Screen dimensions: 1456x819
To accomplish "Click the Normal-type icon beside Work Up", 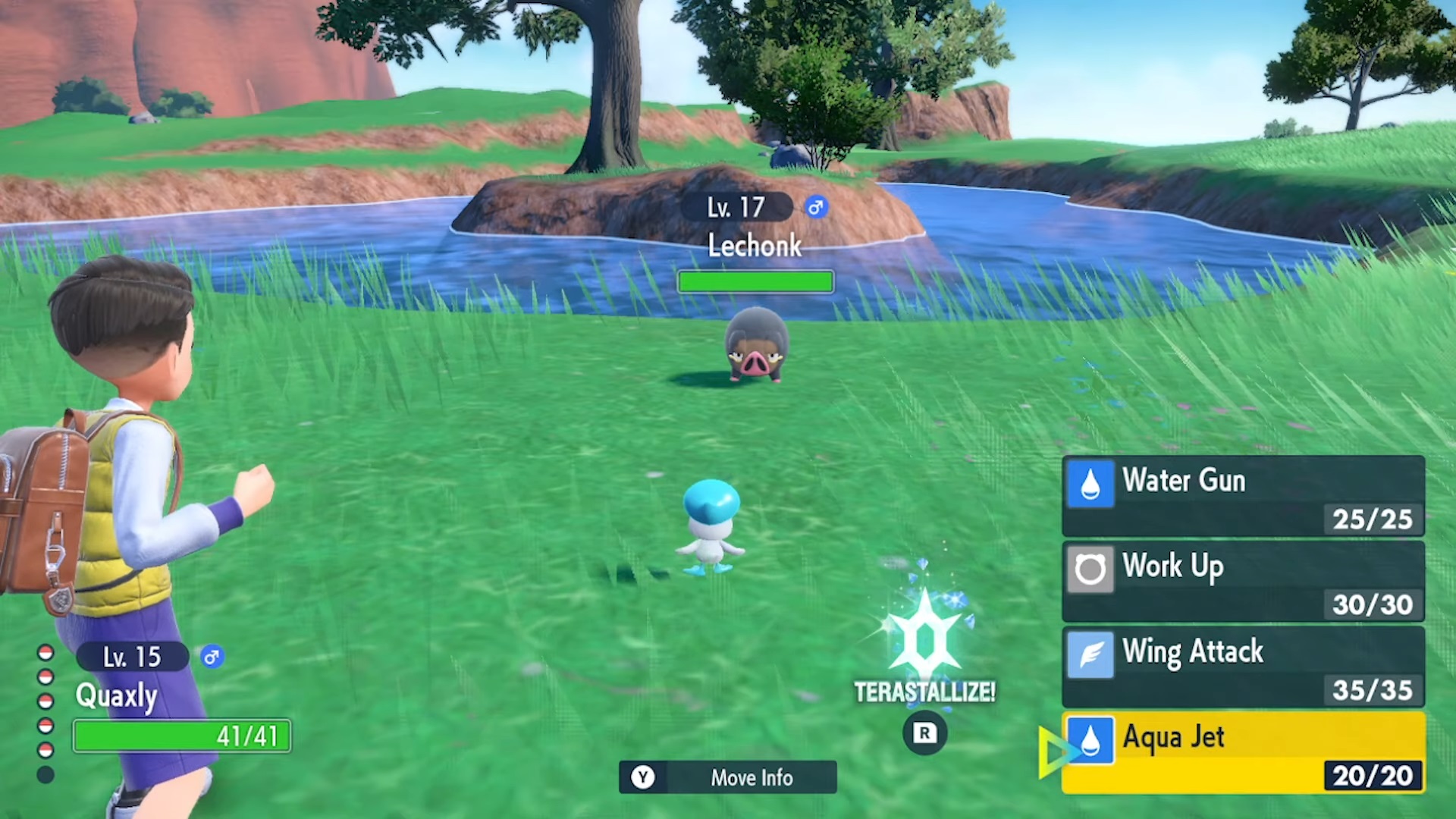I will coord(1090,569).
